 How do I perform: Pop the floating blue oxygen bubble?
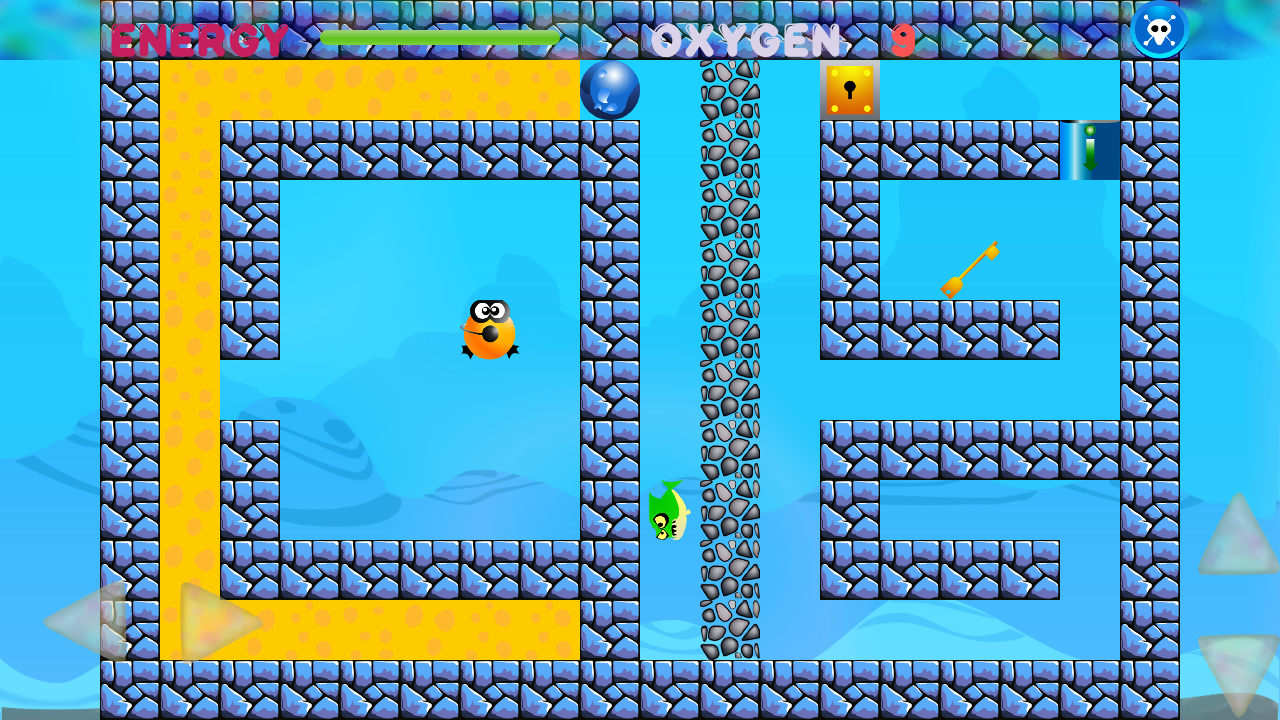click(608, 91)
